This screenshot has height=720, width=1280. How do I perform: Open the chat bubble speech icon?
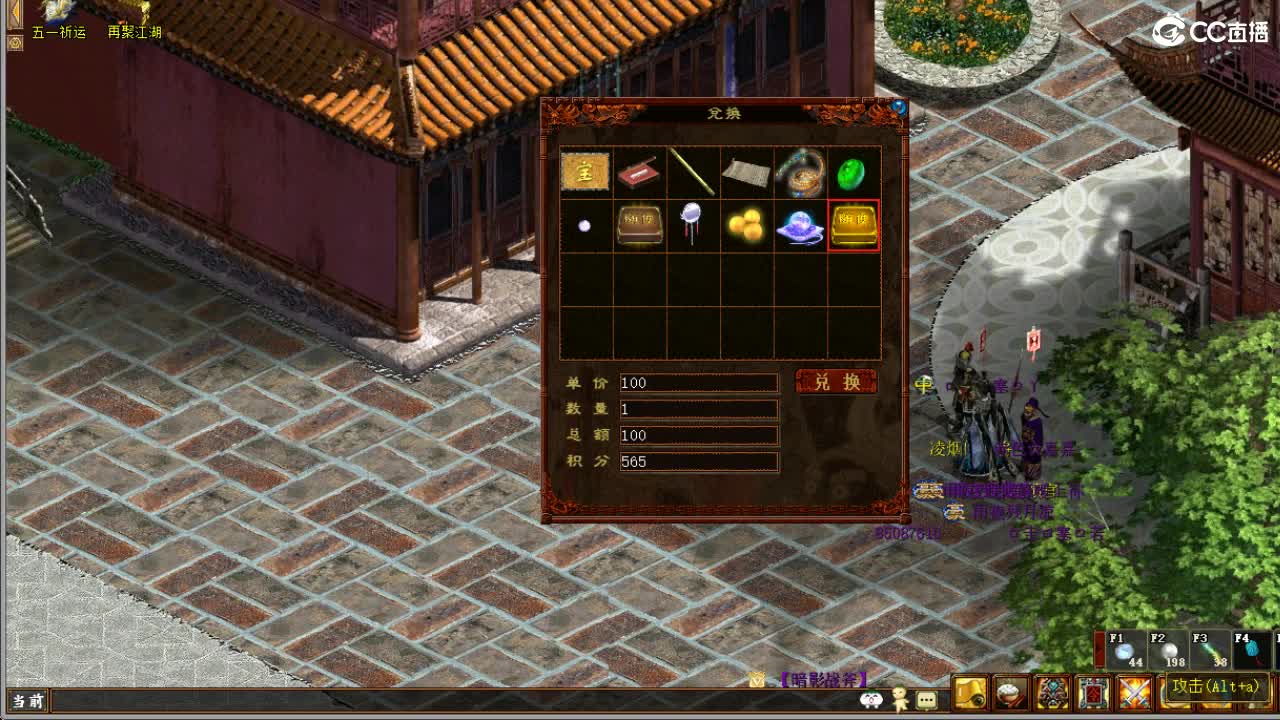926,698
